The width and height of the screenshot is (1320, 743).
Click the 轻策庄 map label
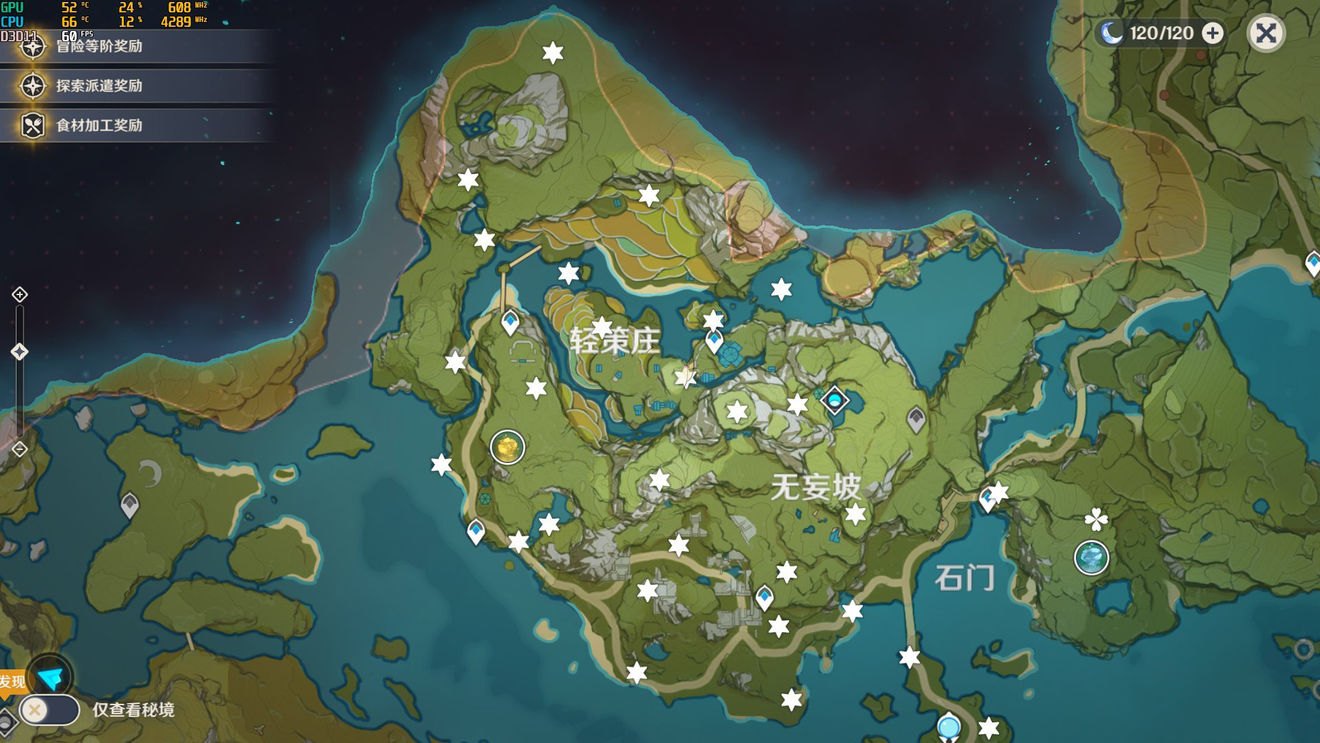(615, 341)
